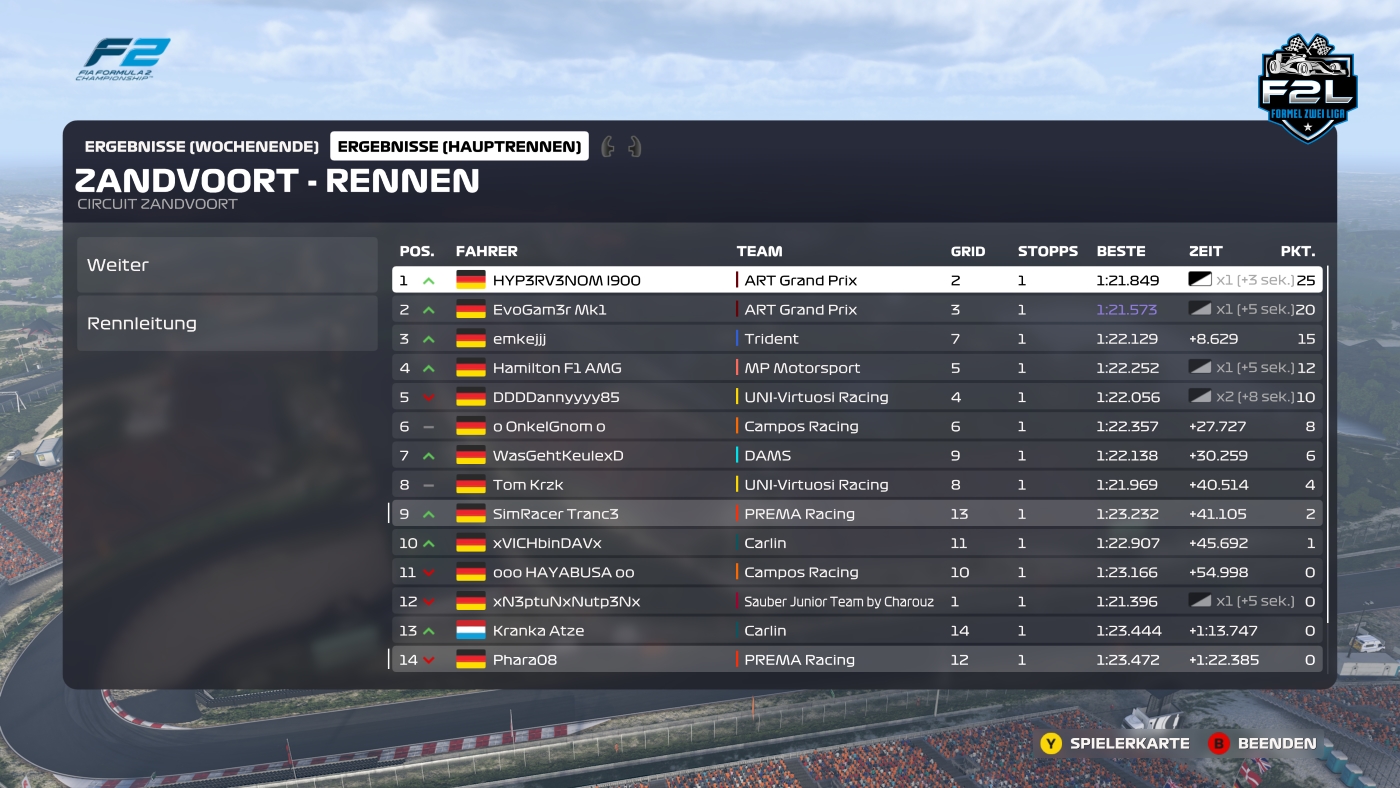
Task: Switch to Ergebnisse (Wochenende) tab
Action: coord(202,147)
